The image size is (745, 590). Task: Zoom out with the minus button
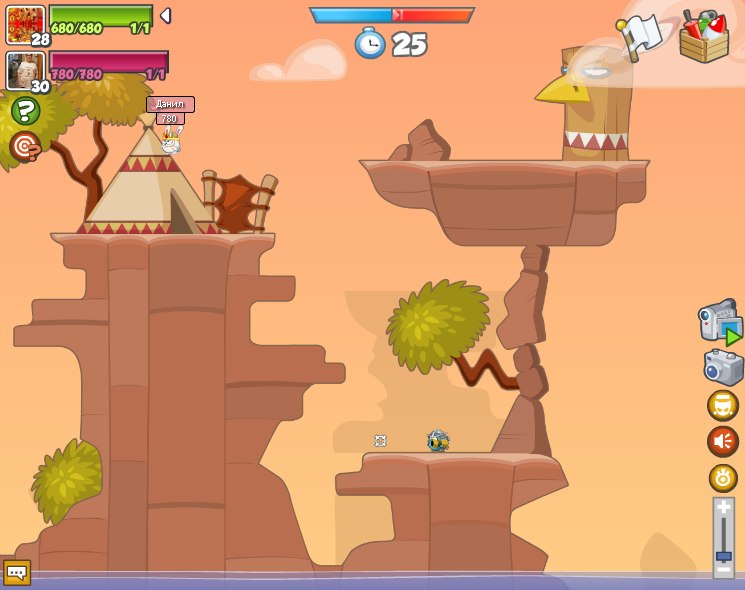pos(723,570)
